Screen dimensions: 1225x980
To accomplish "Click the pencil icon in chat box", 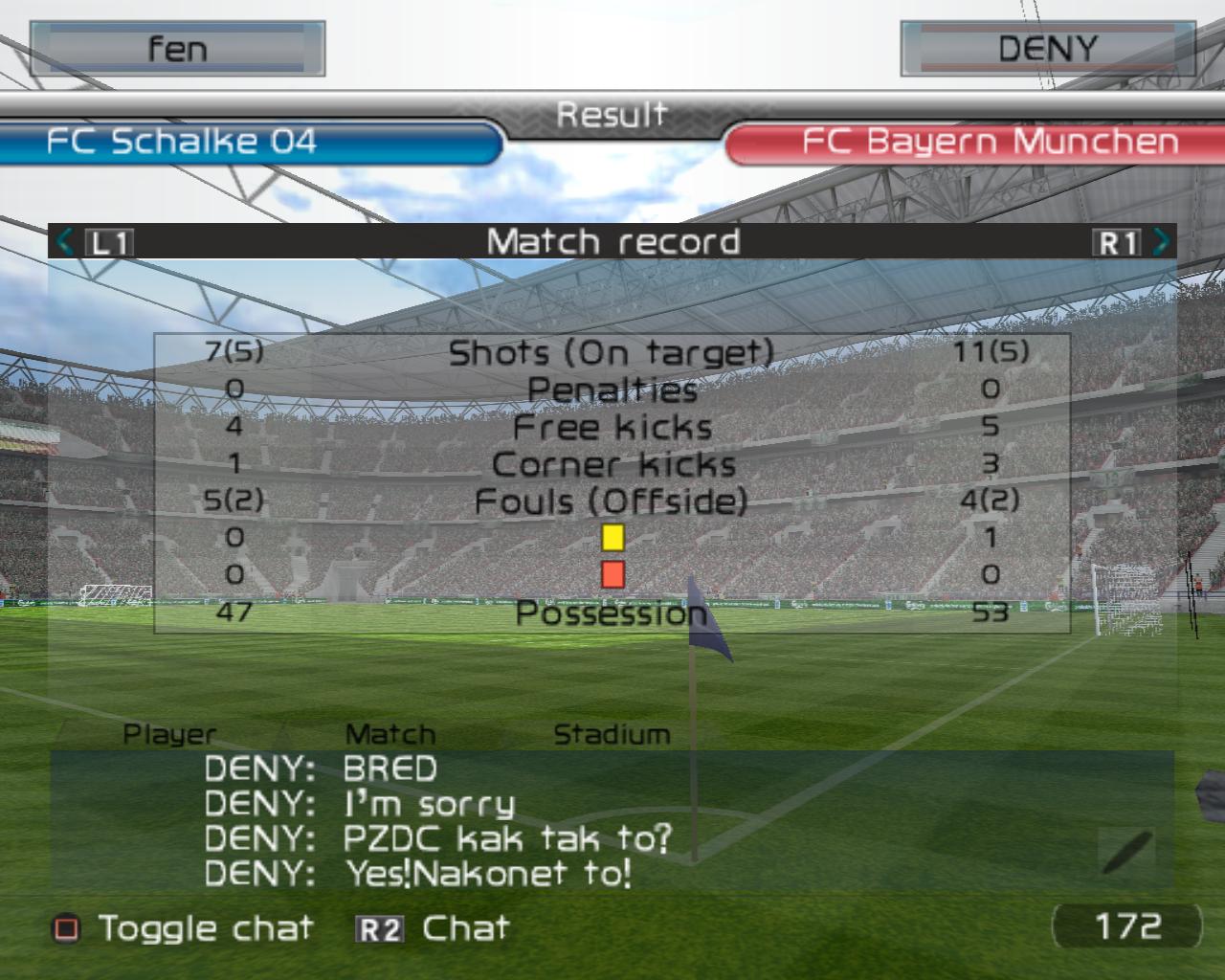I will [1127, 851].
